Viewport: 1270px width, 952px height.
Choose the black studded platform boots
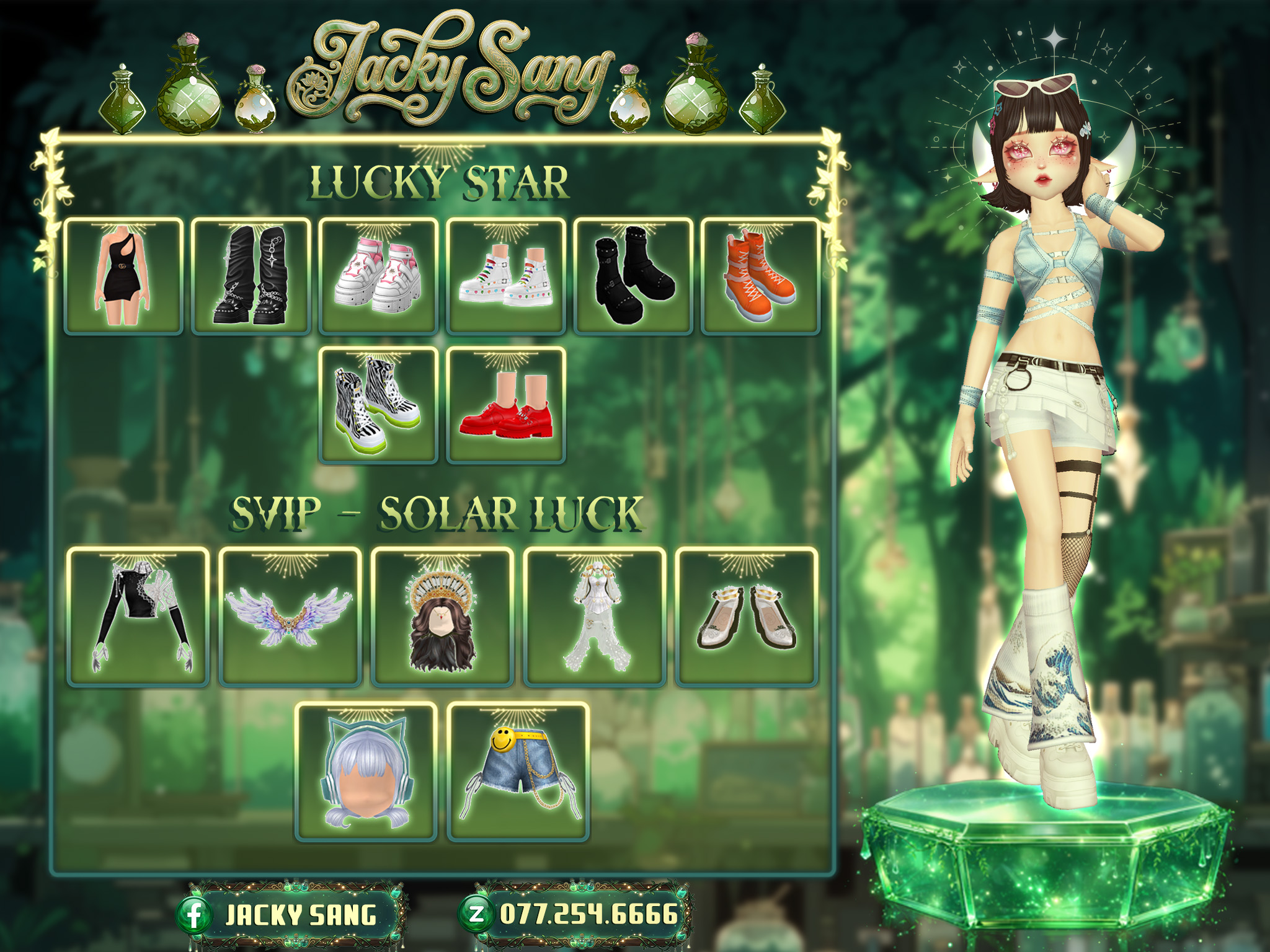point(633,276)
